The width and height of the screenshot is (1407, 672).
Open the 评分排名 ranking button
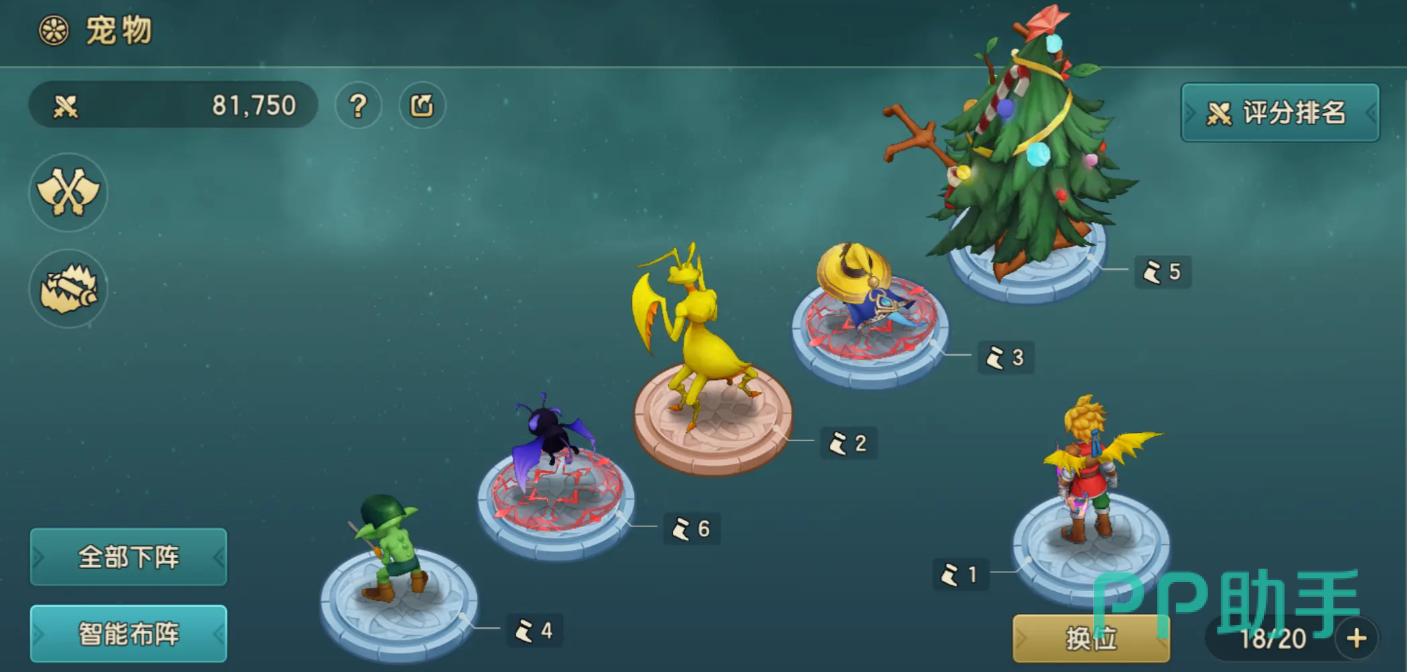point(1279,113)
